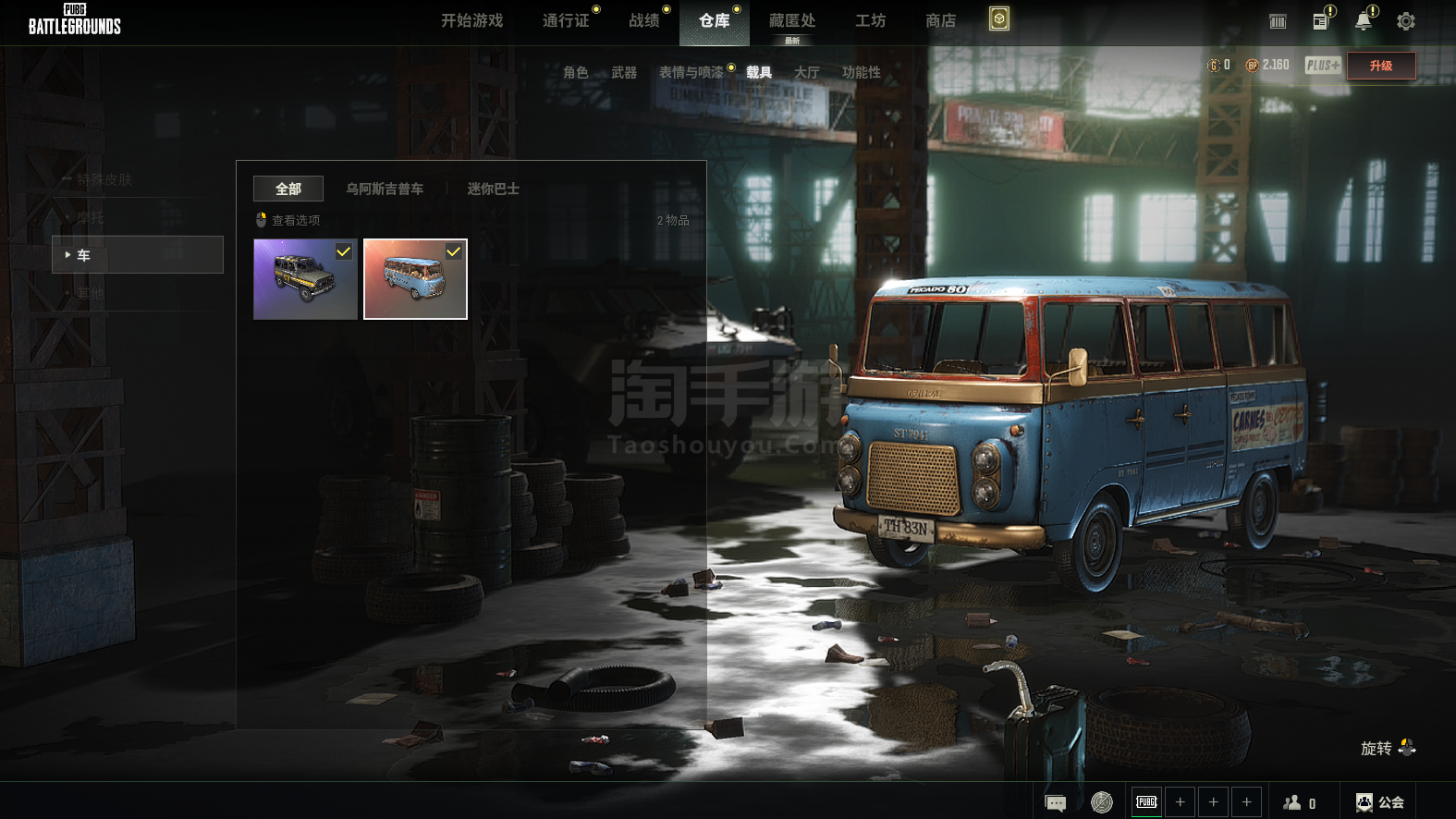Visit the 商店 store tab
1456x819 pixels.
(x=940, y=20)
